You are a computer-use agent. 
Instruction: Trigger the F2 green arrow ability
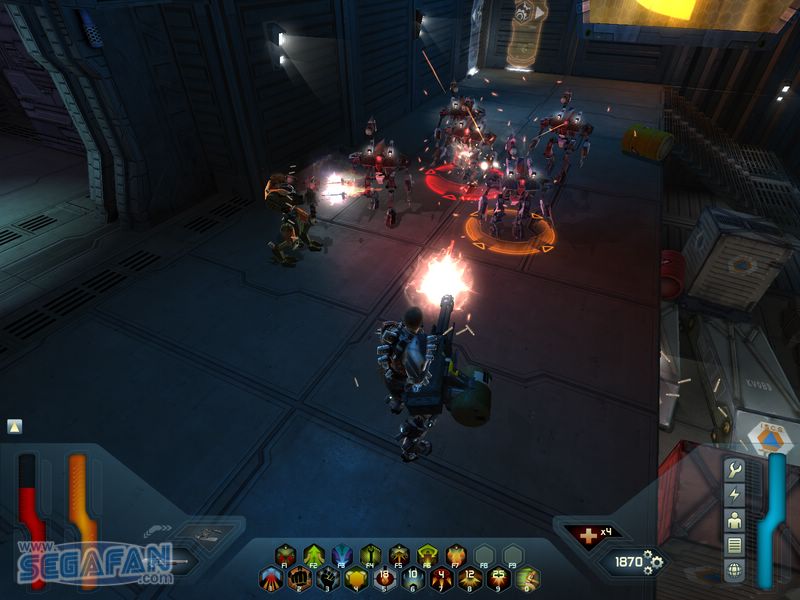314,555
